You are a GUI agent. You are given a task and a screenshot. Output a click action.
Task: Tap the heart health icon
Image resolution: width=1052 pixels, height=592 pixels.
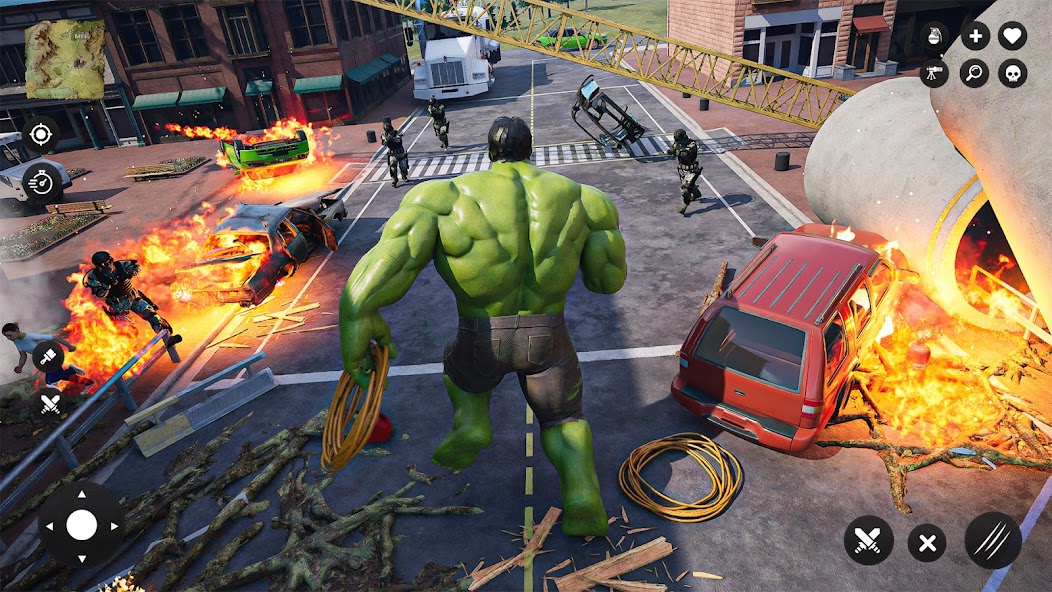(1013, 36)
